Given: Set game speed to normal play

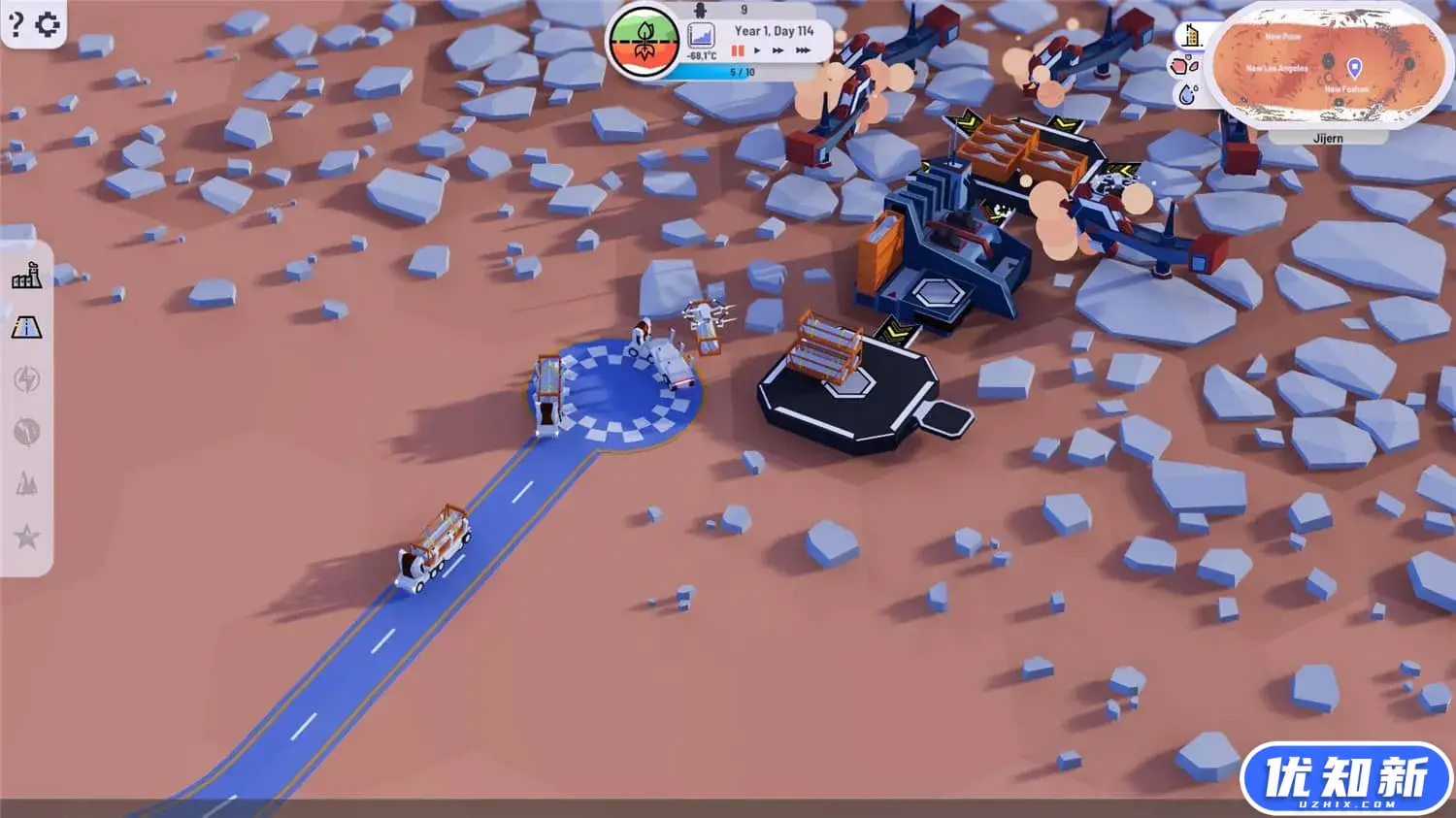Looking at the screenshot, I should point(757,50).
